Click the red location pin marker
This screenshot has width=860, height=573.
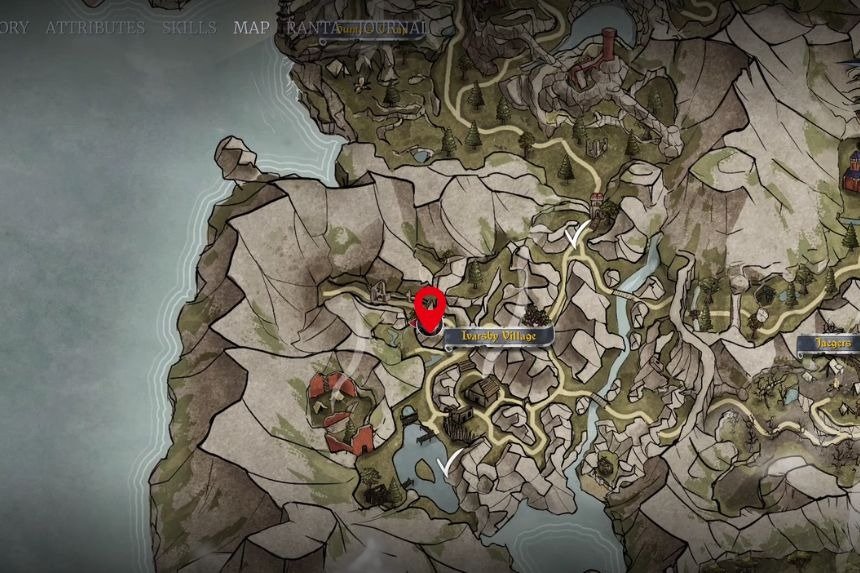click(430, 310)
